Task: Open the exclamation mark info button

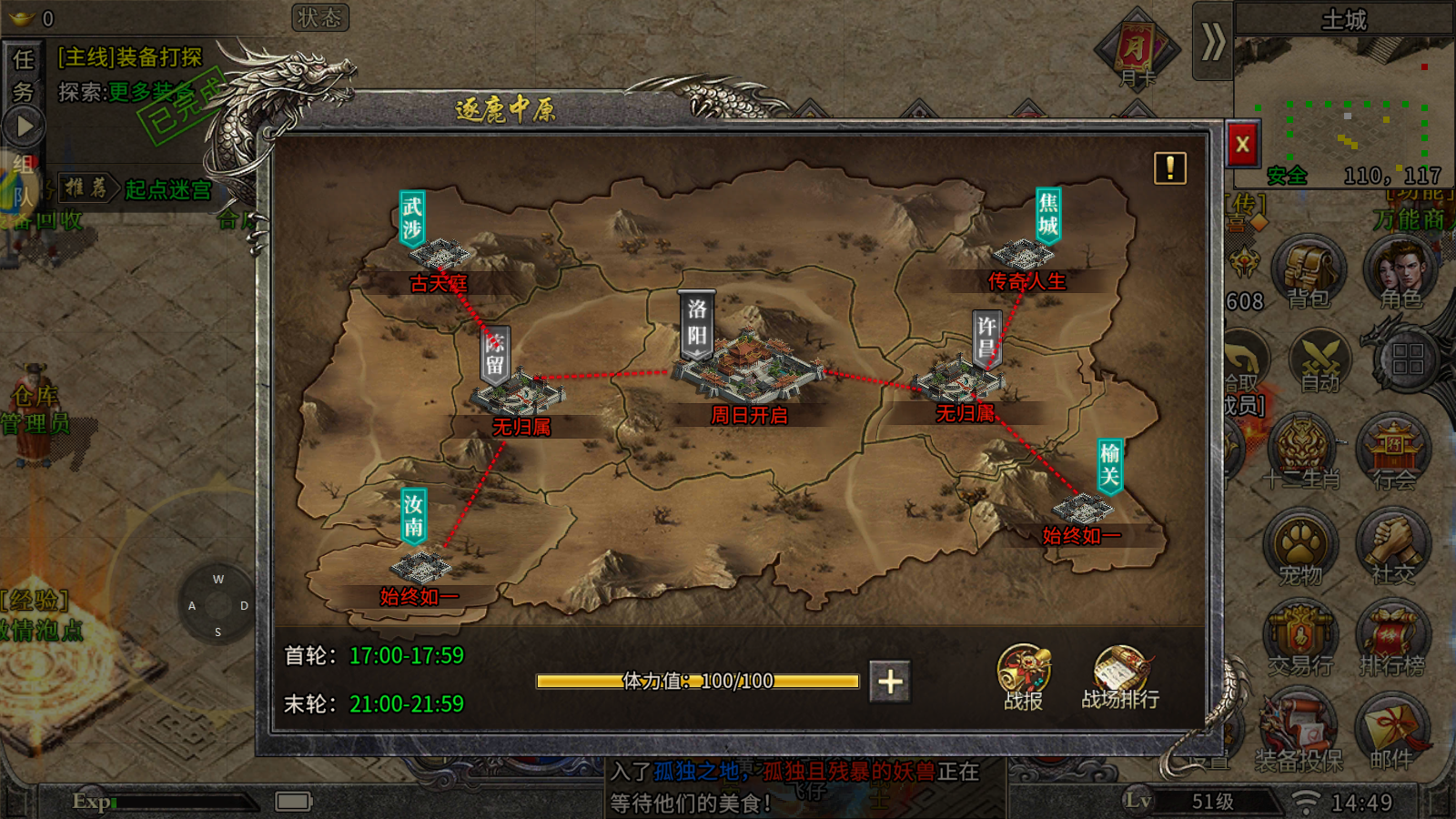Action: (1169, 168)
